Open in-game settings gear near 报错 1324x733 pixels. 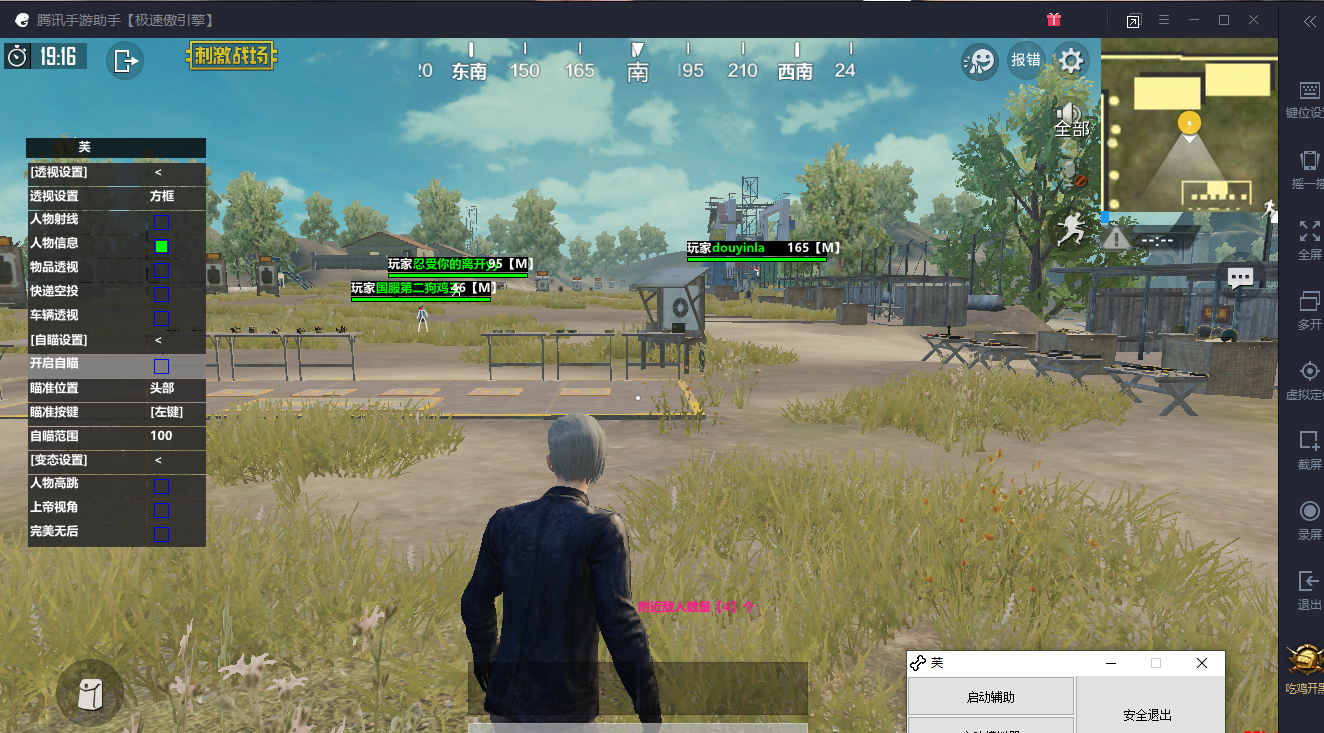(1069, 60)
